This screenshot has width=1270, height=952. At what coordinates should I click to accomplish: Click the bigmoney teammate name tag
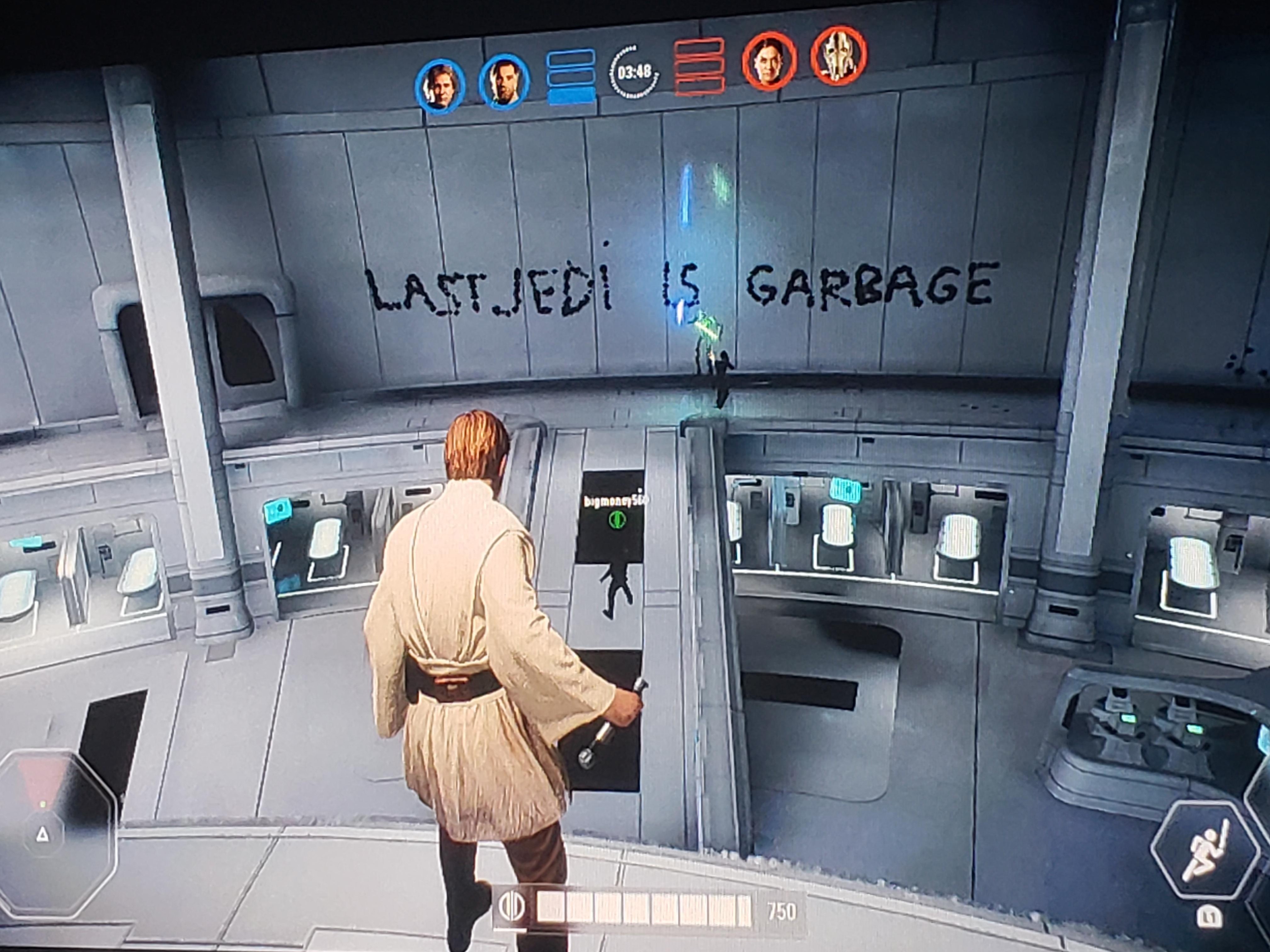(614, 501)
